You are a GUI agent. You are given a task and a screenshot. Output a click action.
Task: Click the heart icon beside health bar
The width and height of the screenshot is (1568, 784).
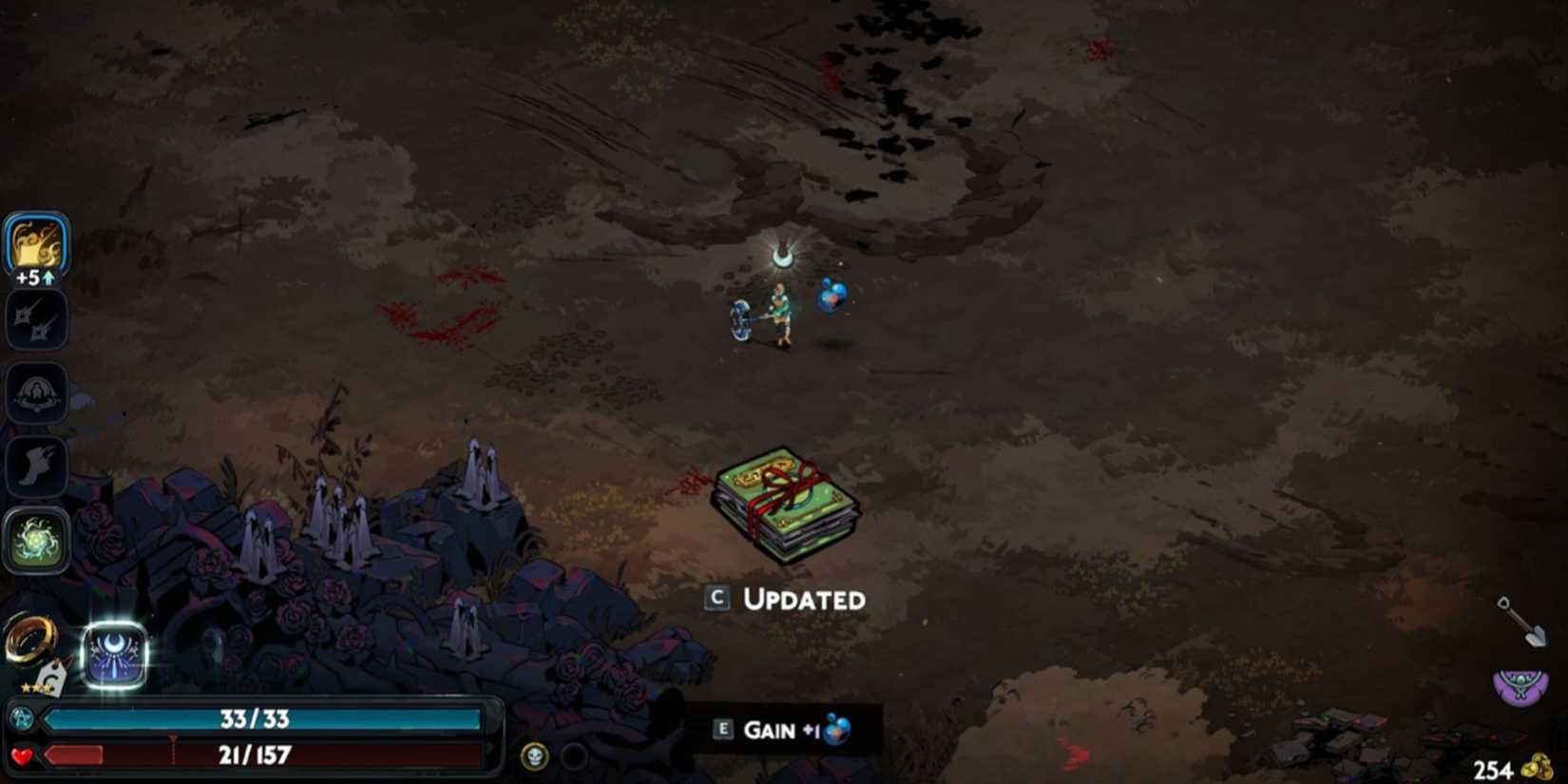point(23,755)
